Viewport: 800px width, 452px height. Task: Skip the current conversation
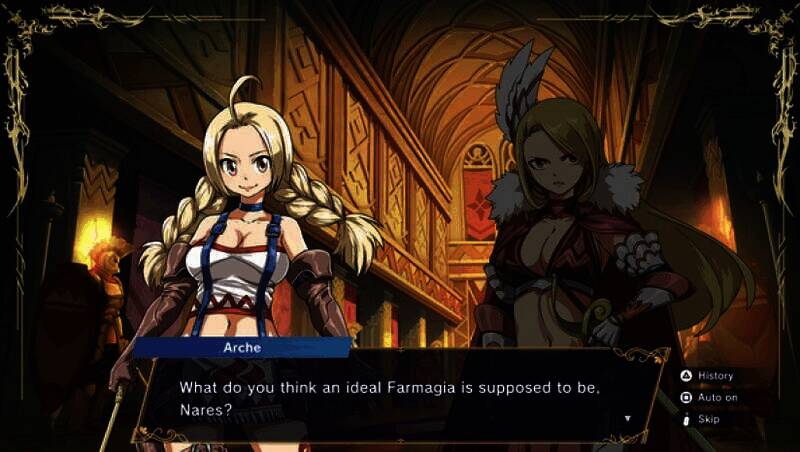pyautogui.click(x=701, y=419)
